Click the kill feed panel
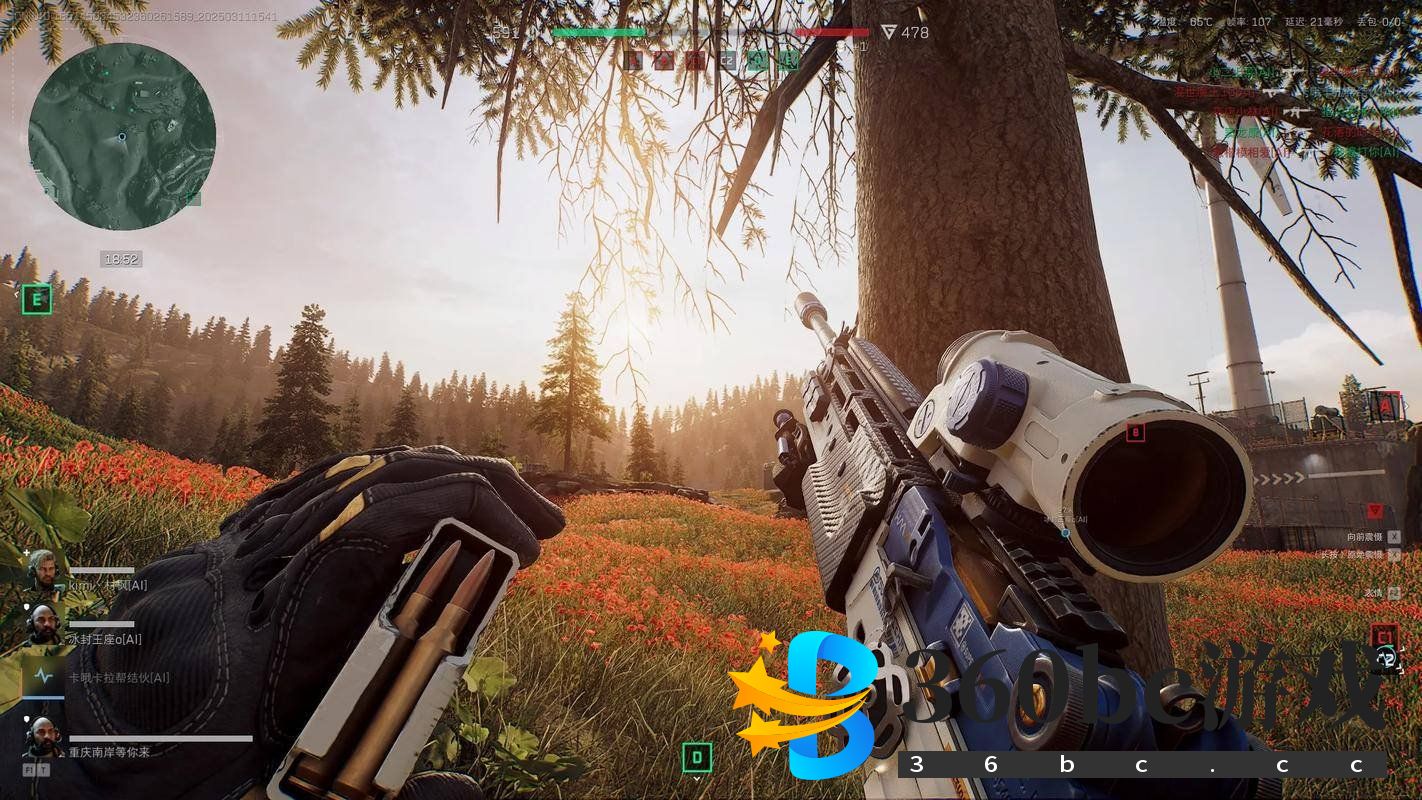 coord(1300,112)
